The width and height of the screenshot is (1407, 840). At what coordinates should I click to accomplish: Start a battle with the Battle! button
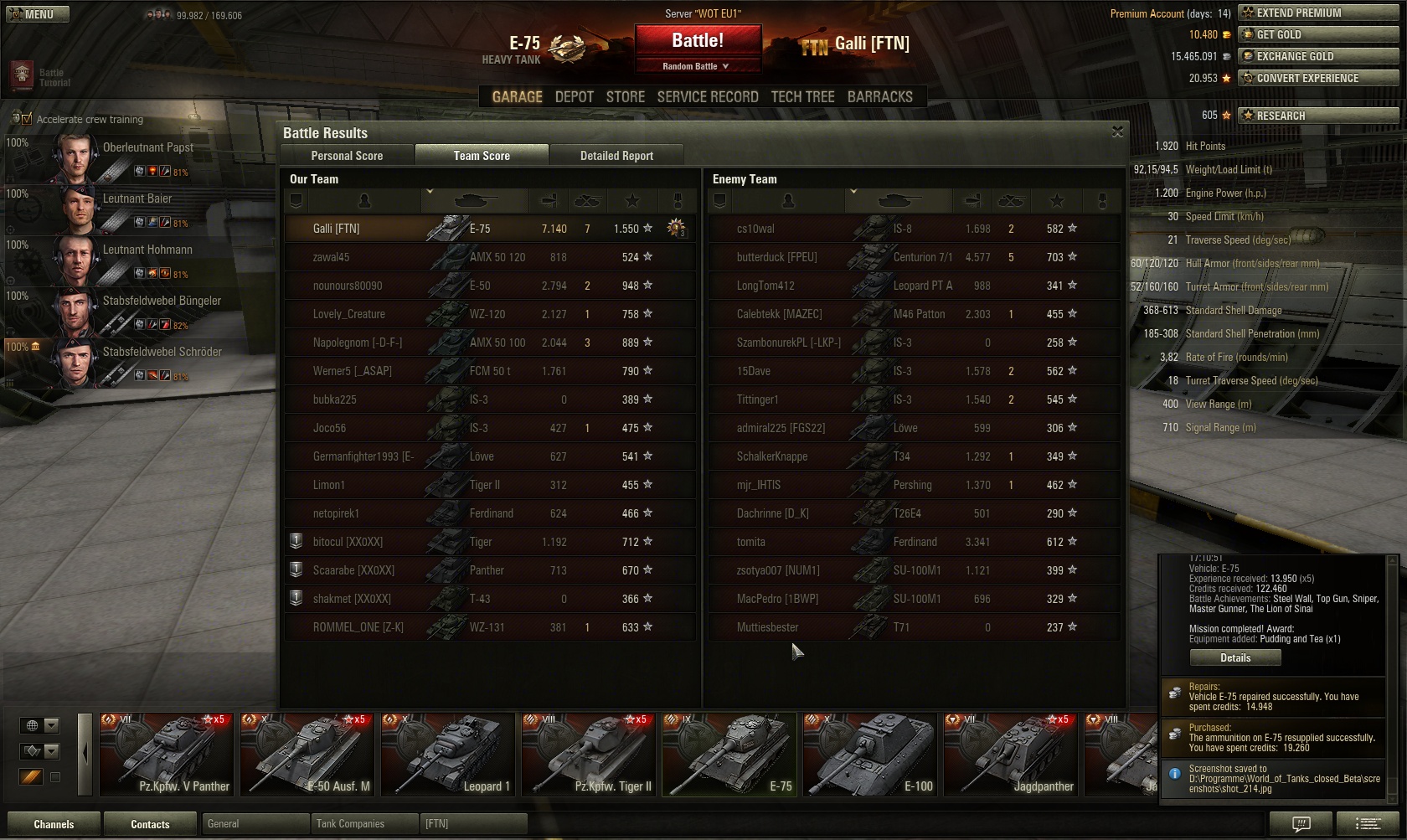[x=698, y=41]
